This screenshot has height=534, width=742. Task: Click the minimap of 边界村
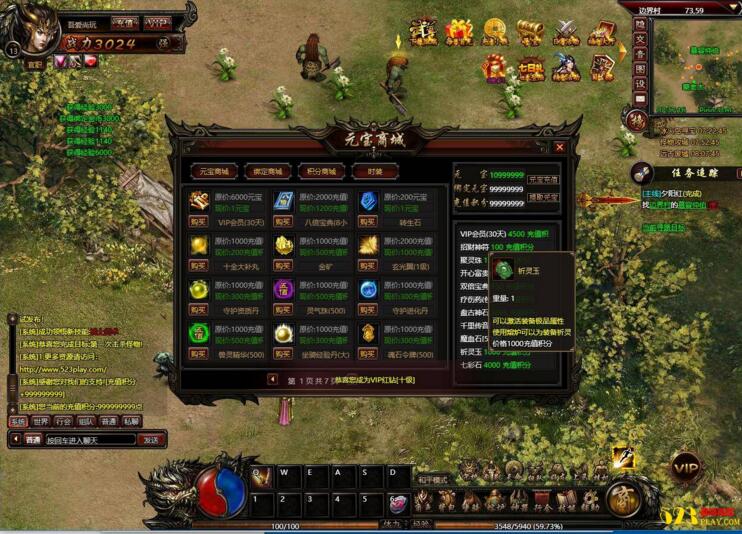coord(694,65)
